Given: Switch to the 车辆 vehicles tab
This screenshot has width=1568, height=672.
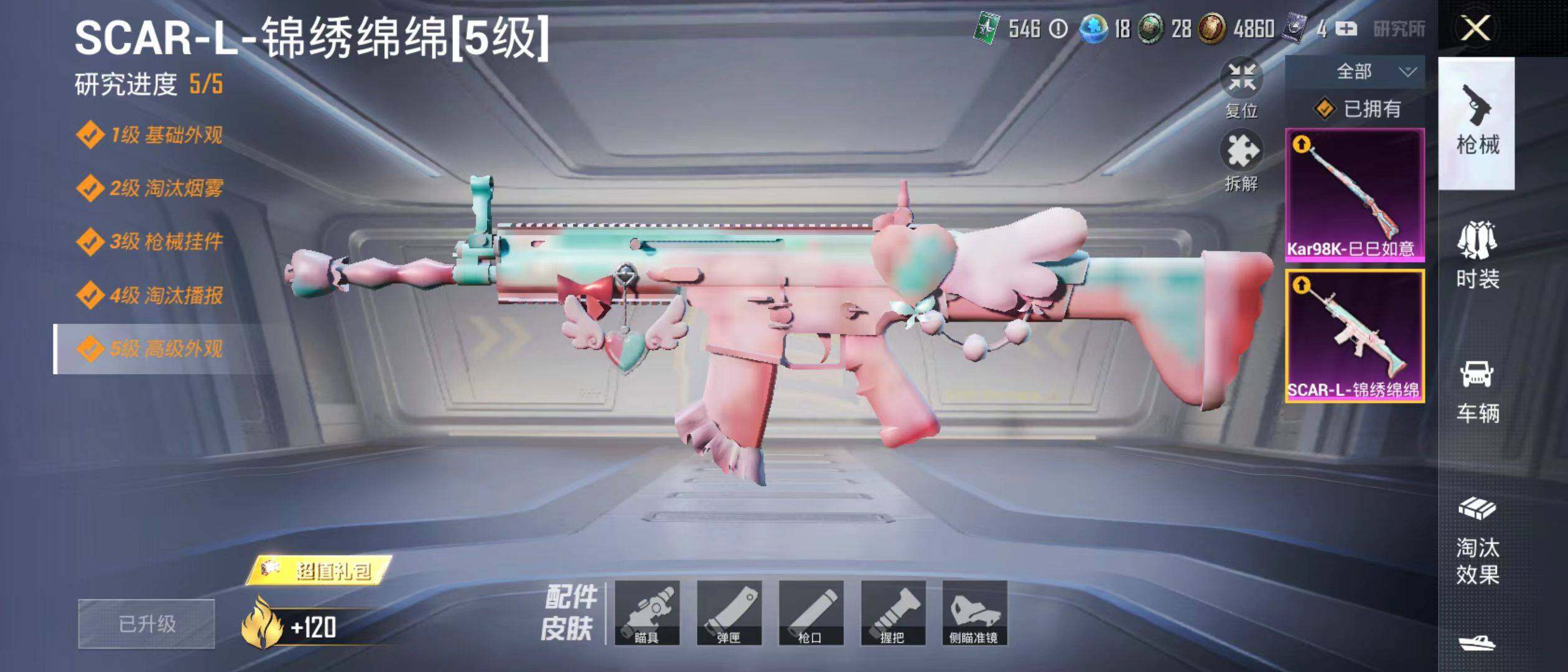Looking at the screenshot, I should coord(1477,391).
